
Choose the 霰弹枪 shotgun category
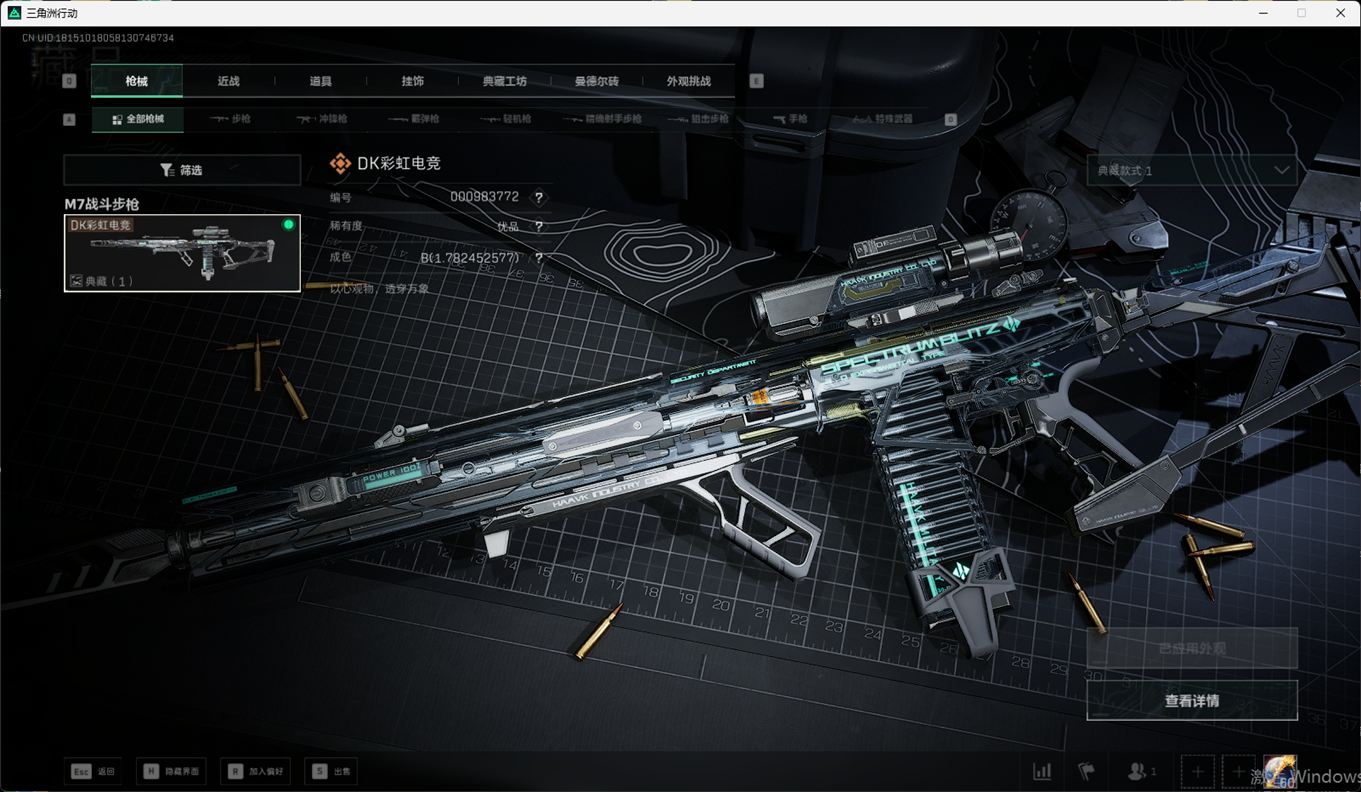coord(414,119)
